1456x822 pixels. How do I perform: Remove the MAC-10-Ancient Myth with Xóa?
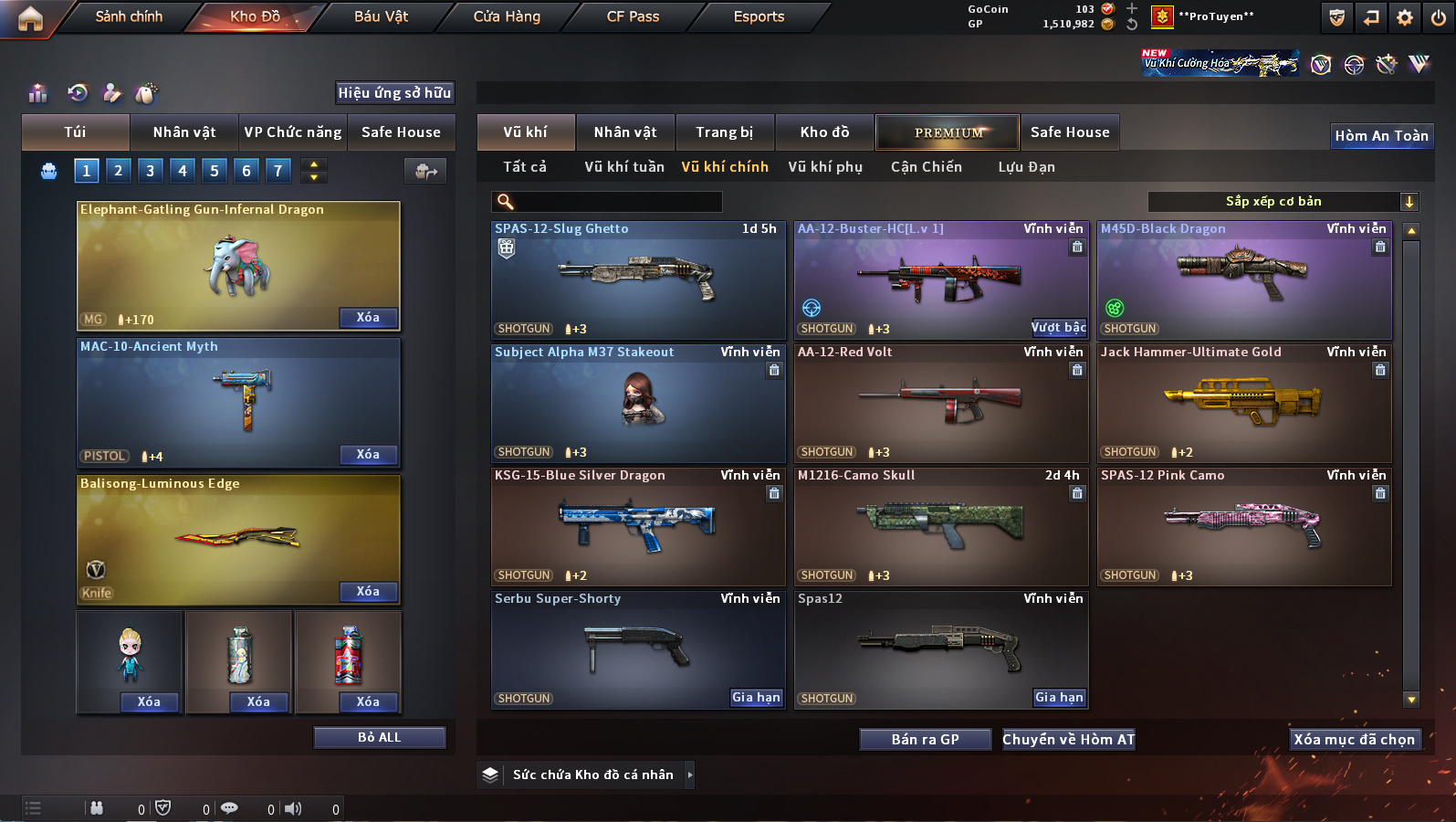click(368, 455)
